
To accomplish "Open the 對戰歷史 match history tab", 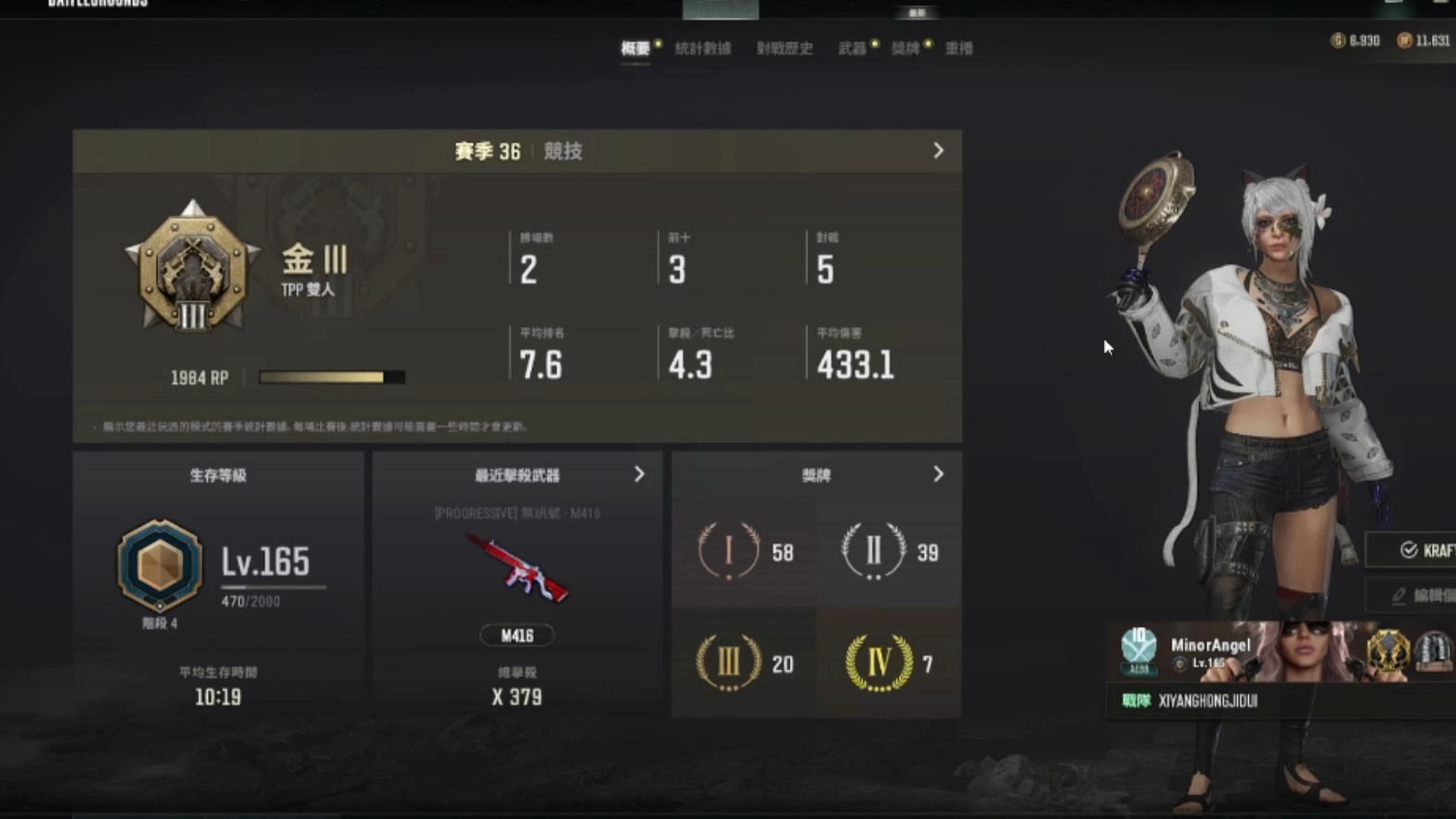I will 784,49.
